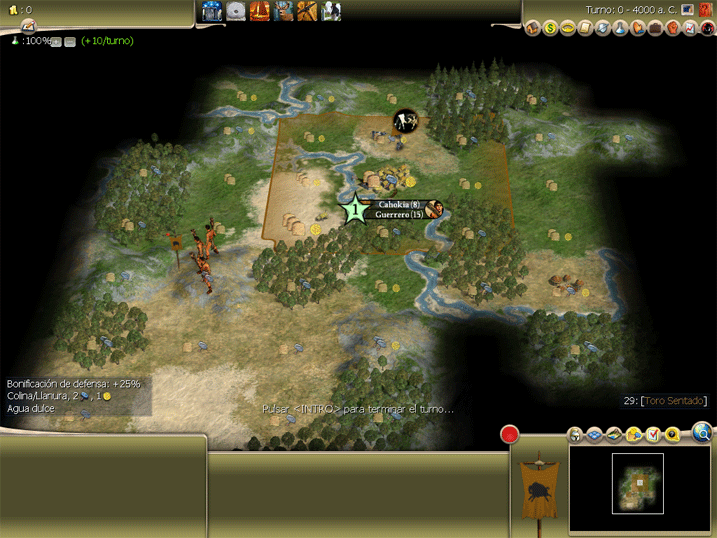Click the red end turn button
The image size is (717, 538).
510,434
